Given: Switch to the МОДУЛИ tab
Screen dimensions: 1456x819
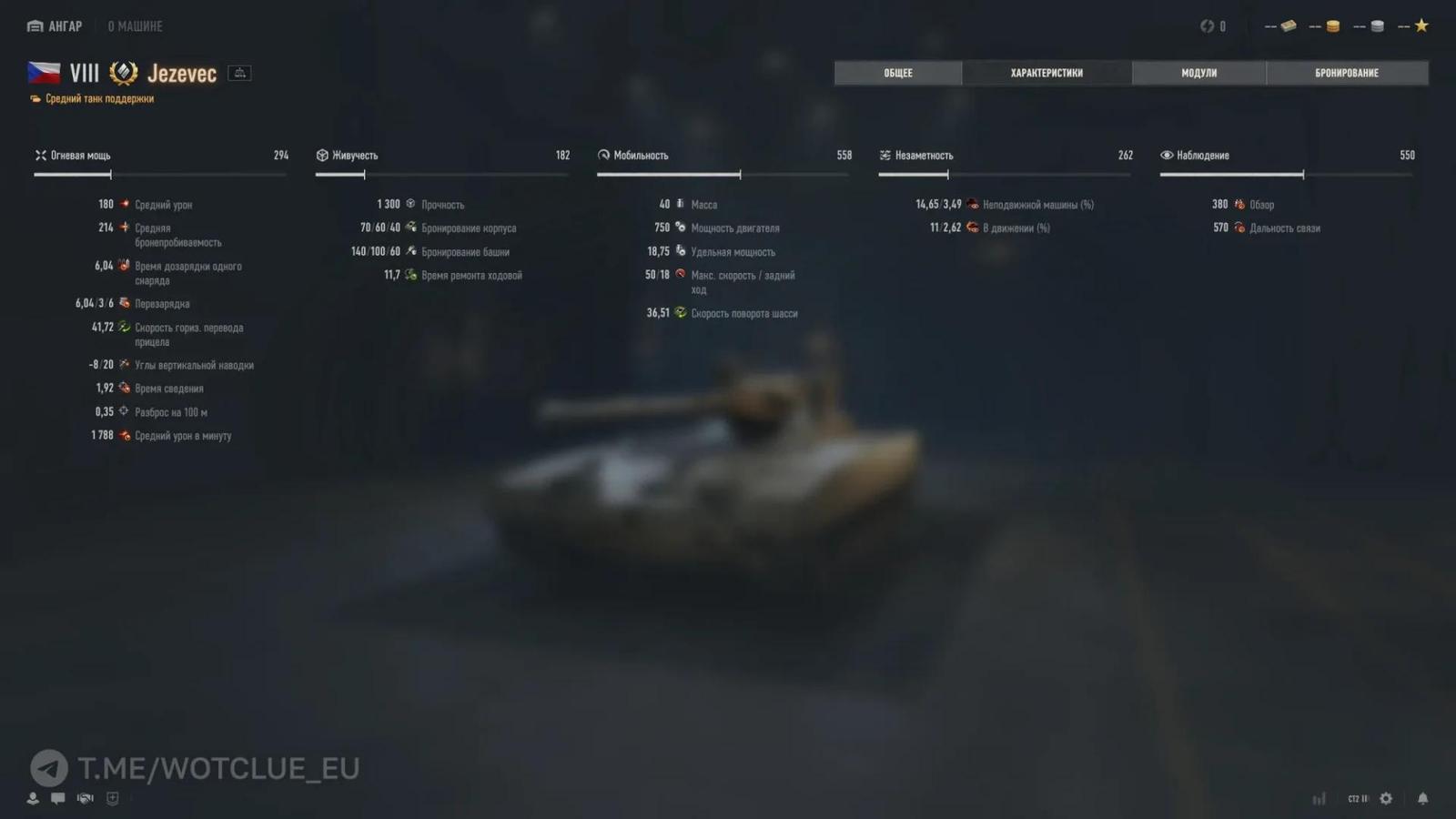Looking at the screenshot, I should (x=1198, y=73).
